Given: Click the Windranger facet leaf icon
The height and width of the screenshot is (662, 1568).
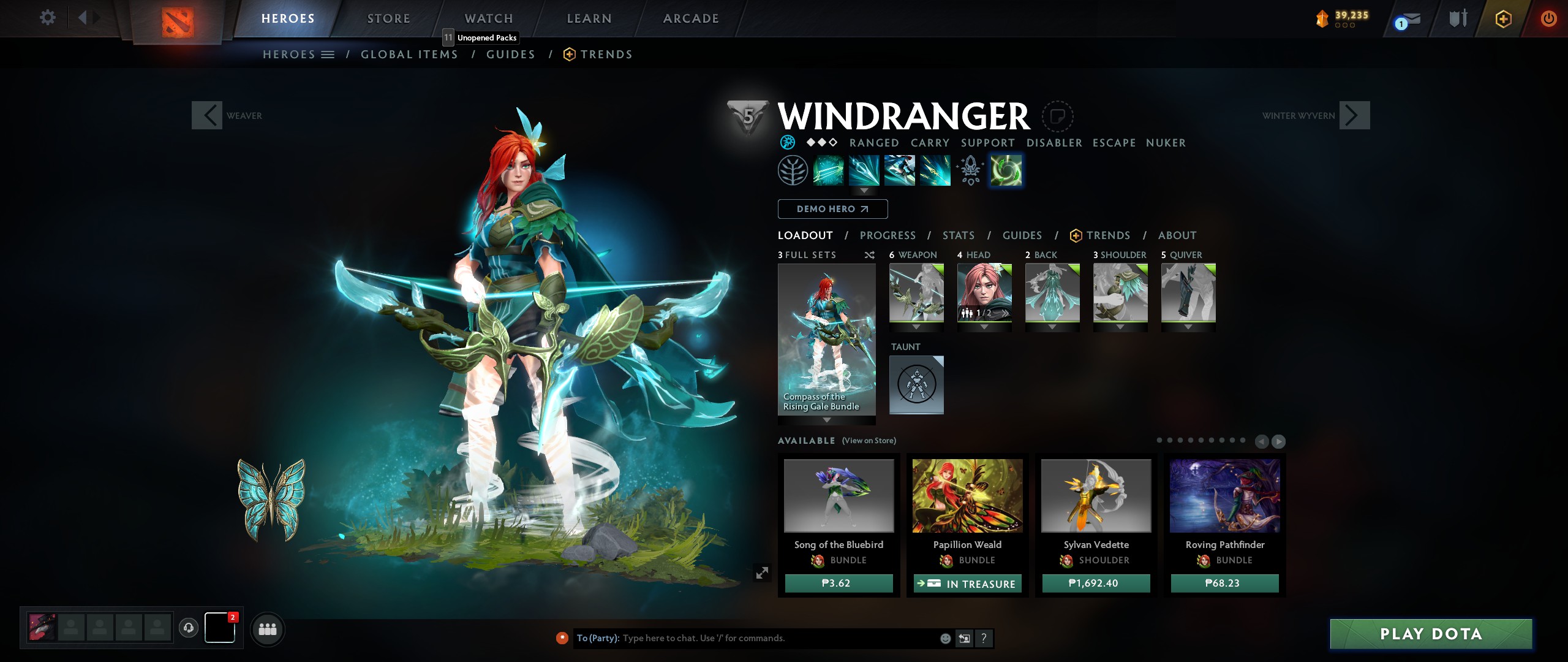Looking at the screenshot, I should [x=793, y=170].
